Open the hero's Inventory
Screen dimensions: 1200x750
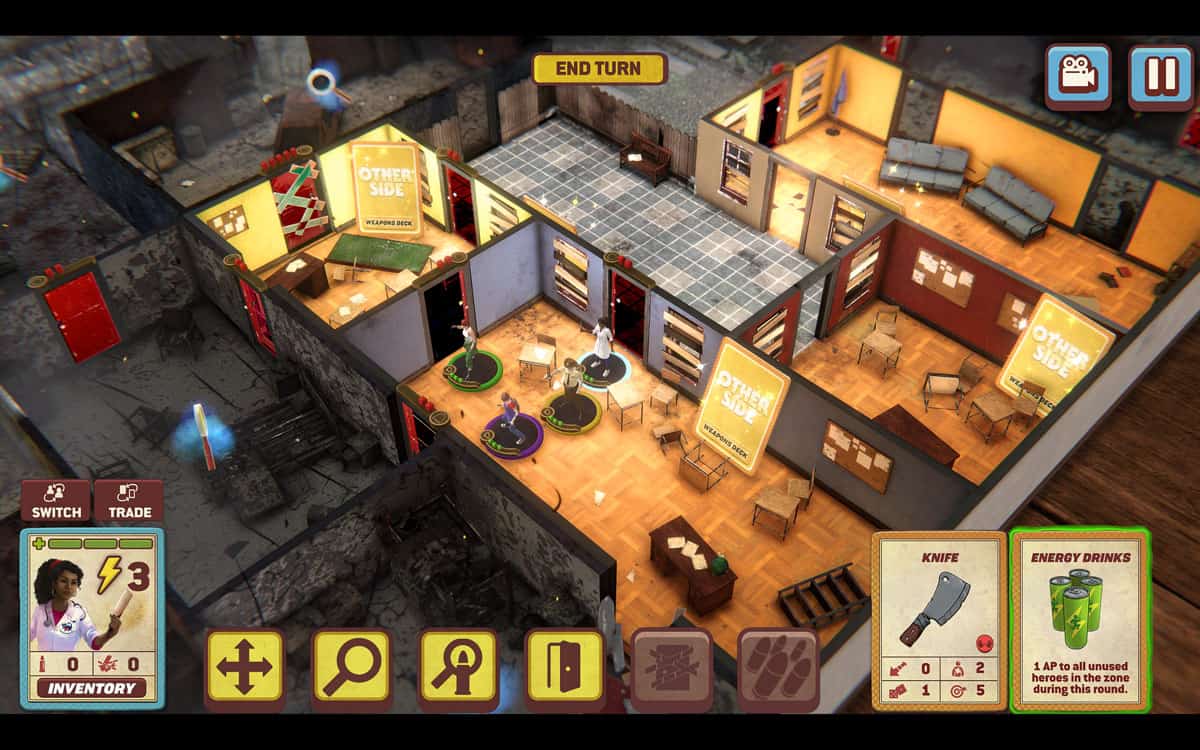(x=91, y=688)
